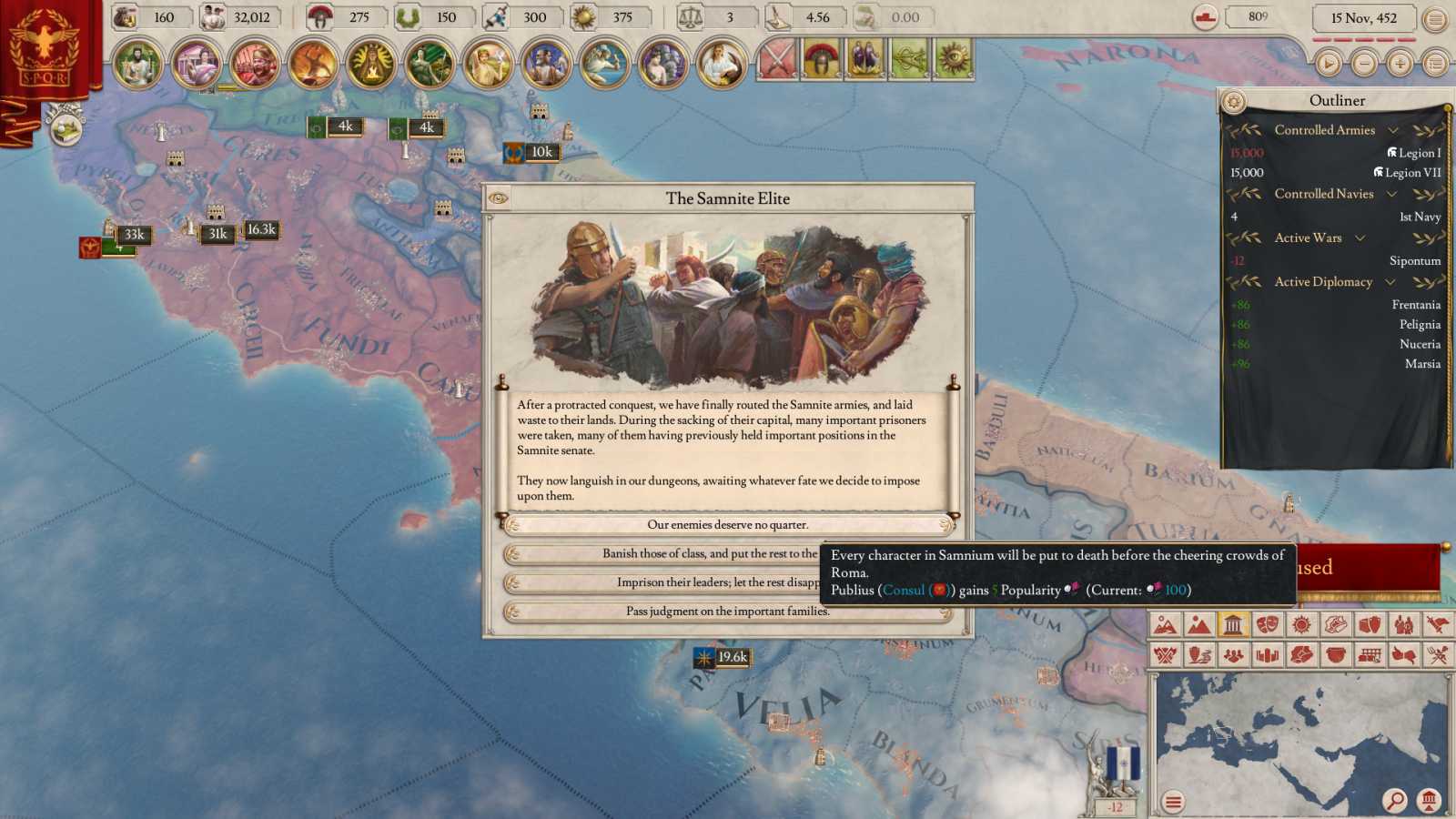The image size is (1456, 819).
Task: Unpause the game with the play button
Action: pyautogui.click(x=1328, y=65)
